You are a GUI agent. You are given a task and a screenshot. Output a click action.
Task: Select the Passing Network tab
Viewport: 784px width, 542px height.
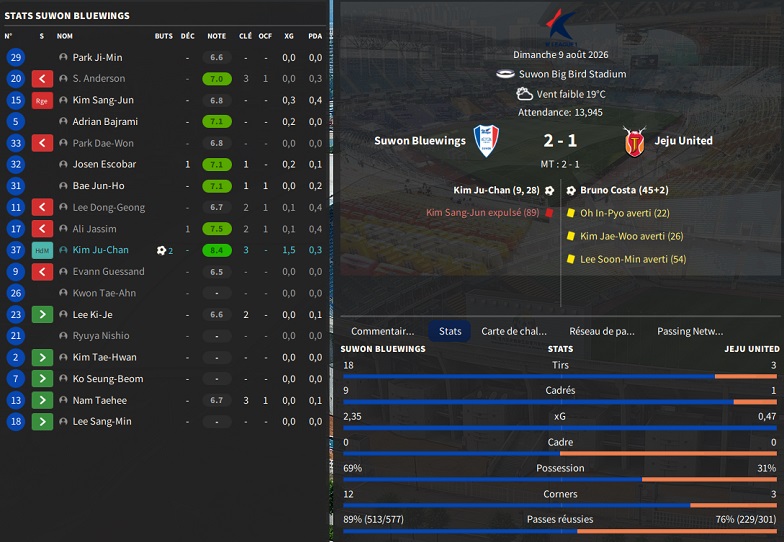(690, 331)
